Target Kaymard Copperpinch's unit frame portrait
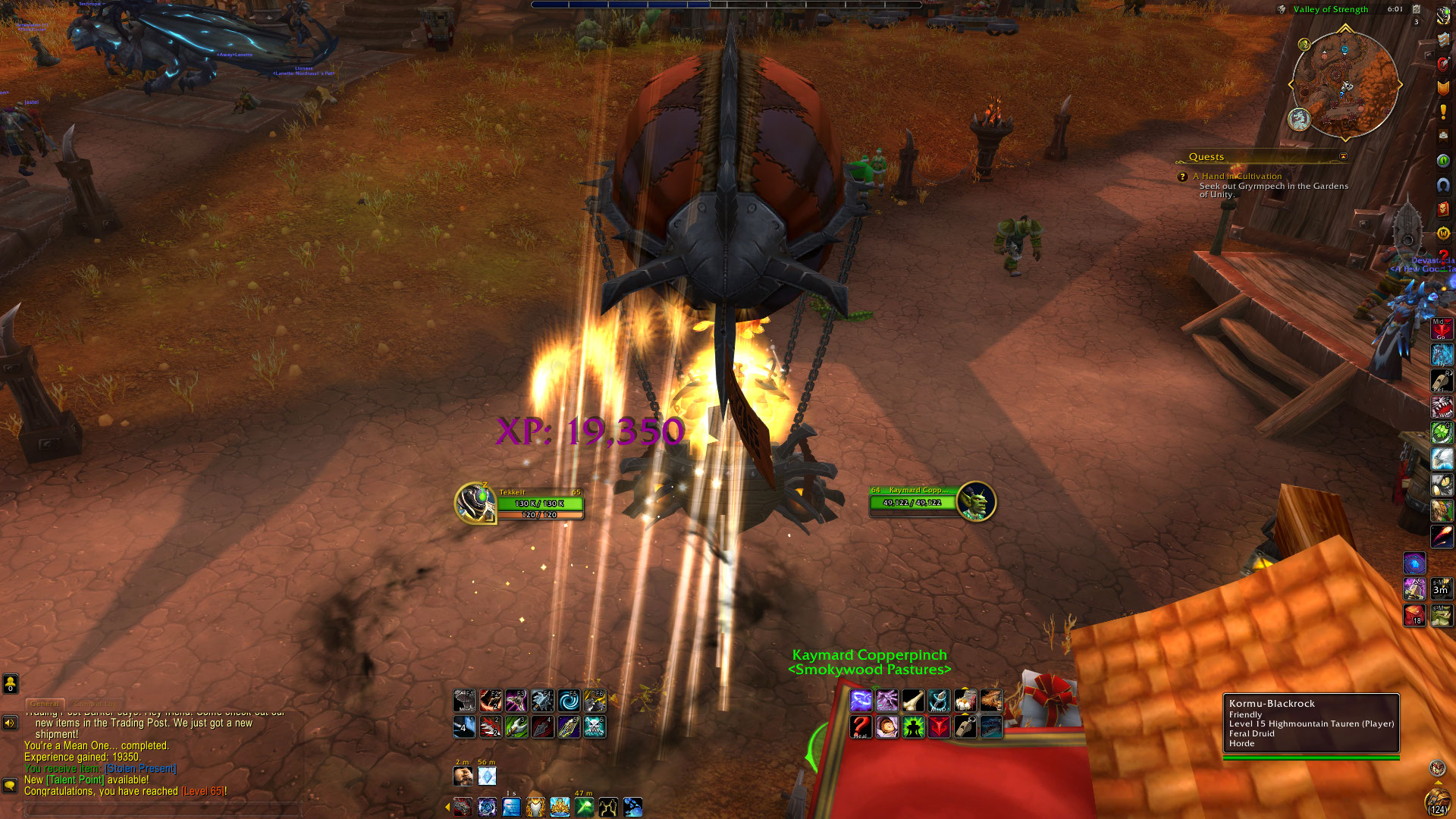The image size is (1456, 819). 976,501
